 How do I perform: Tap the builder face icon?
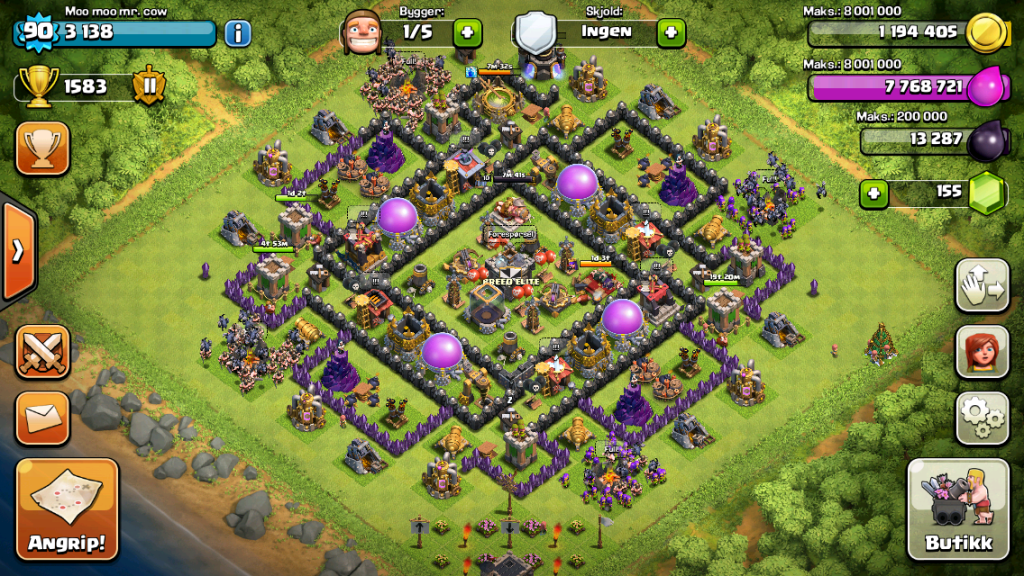click(x=362, y=33)
